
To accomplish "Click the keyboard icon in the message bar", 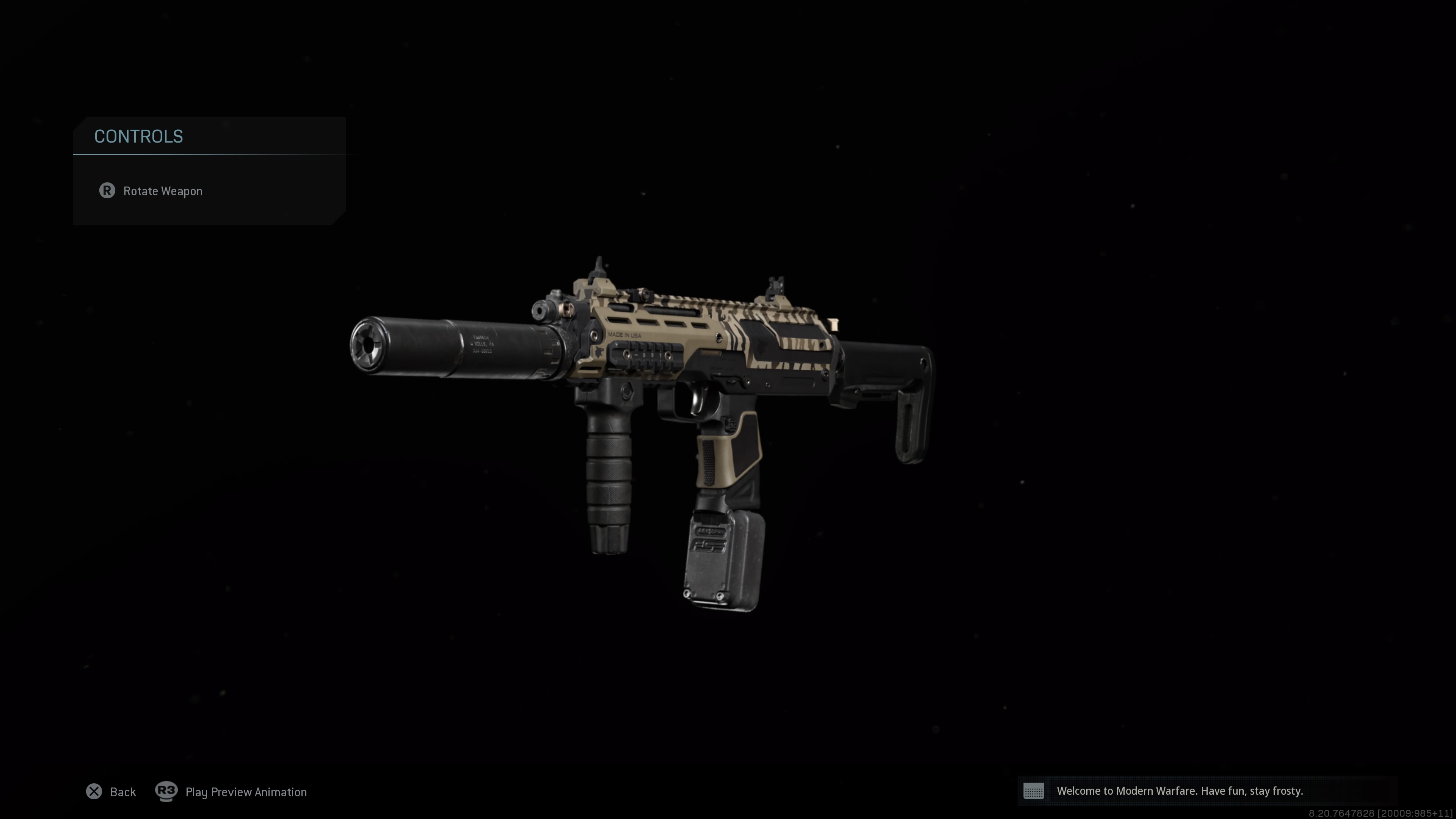I will point(1034,791).
